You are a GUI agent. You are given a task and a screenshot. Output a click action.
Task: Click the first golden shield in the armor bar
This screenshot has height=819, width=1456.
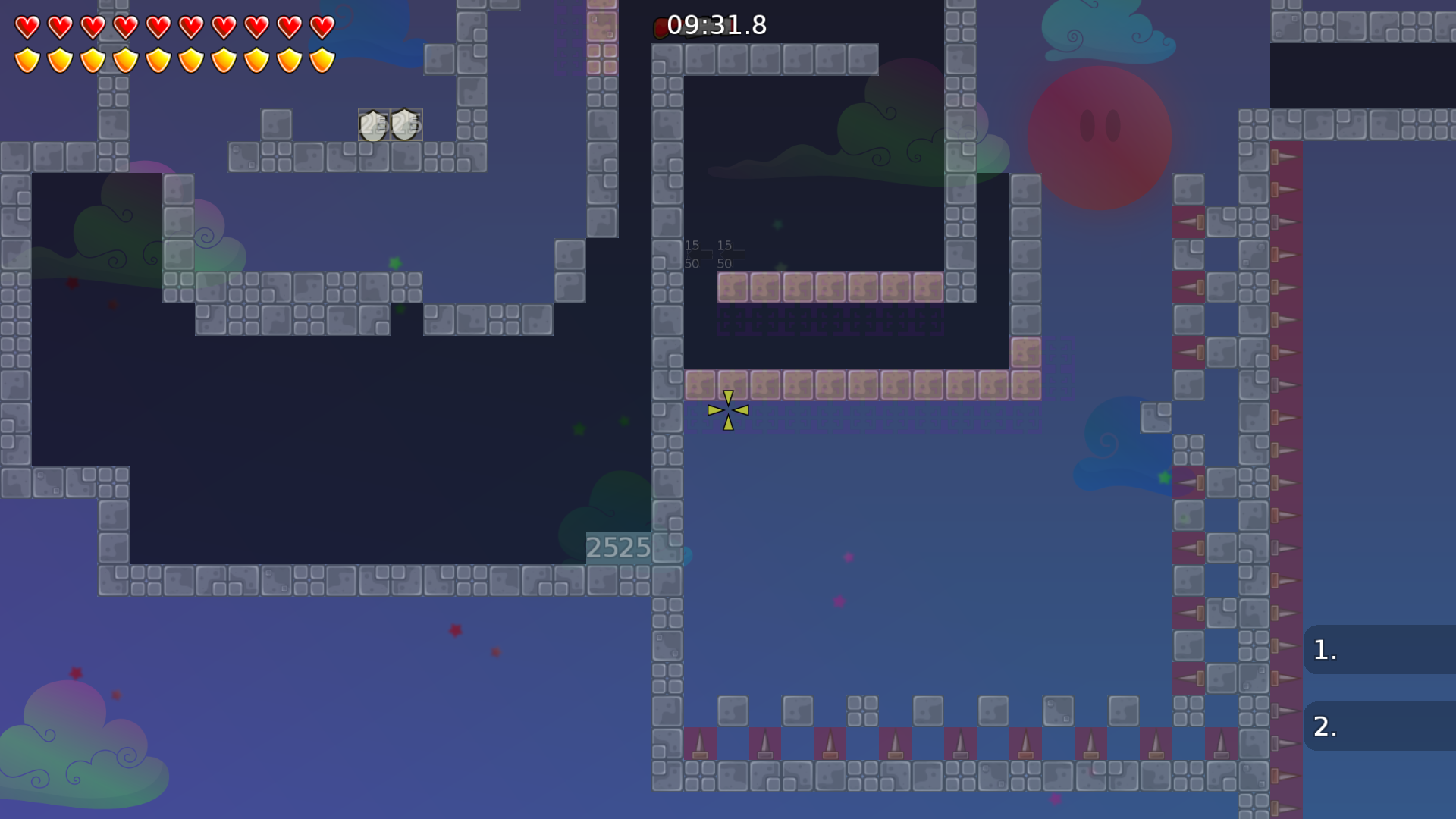(27, 59)
